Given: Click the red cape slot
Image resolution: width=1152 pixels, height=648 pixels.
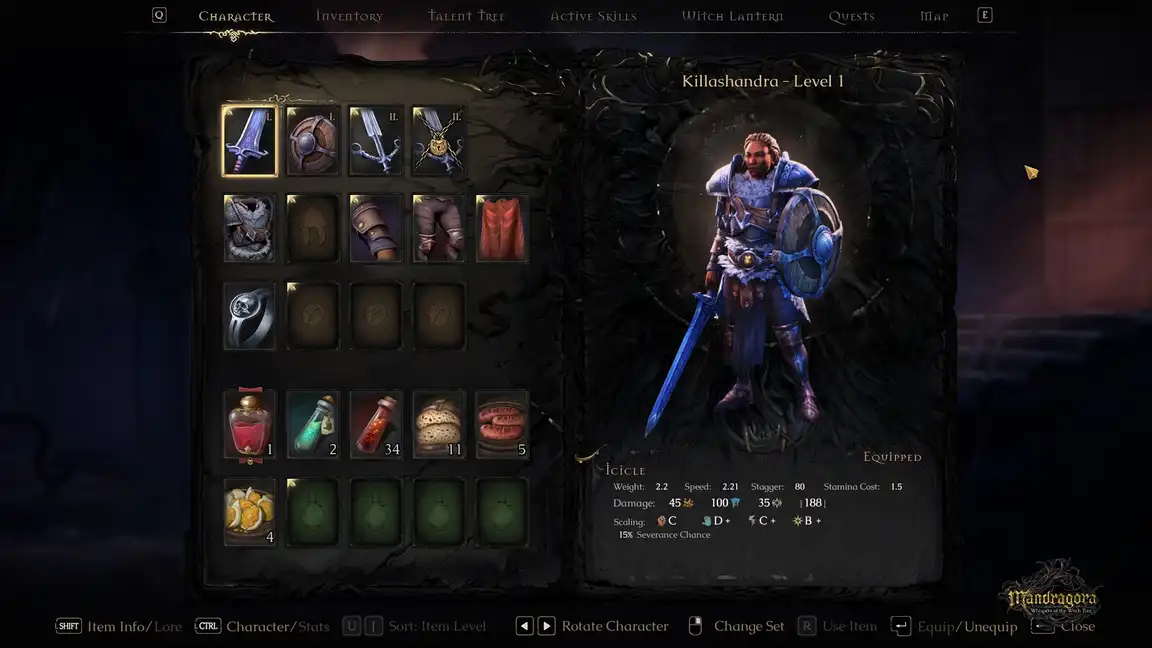Looking at the screenshot, I should point(502,228).
